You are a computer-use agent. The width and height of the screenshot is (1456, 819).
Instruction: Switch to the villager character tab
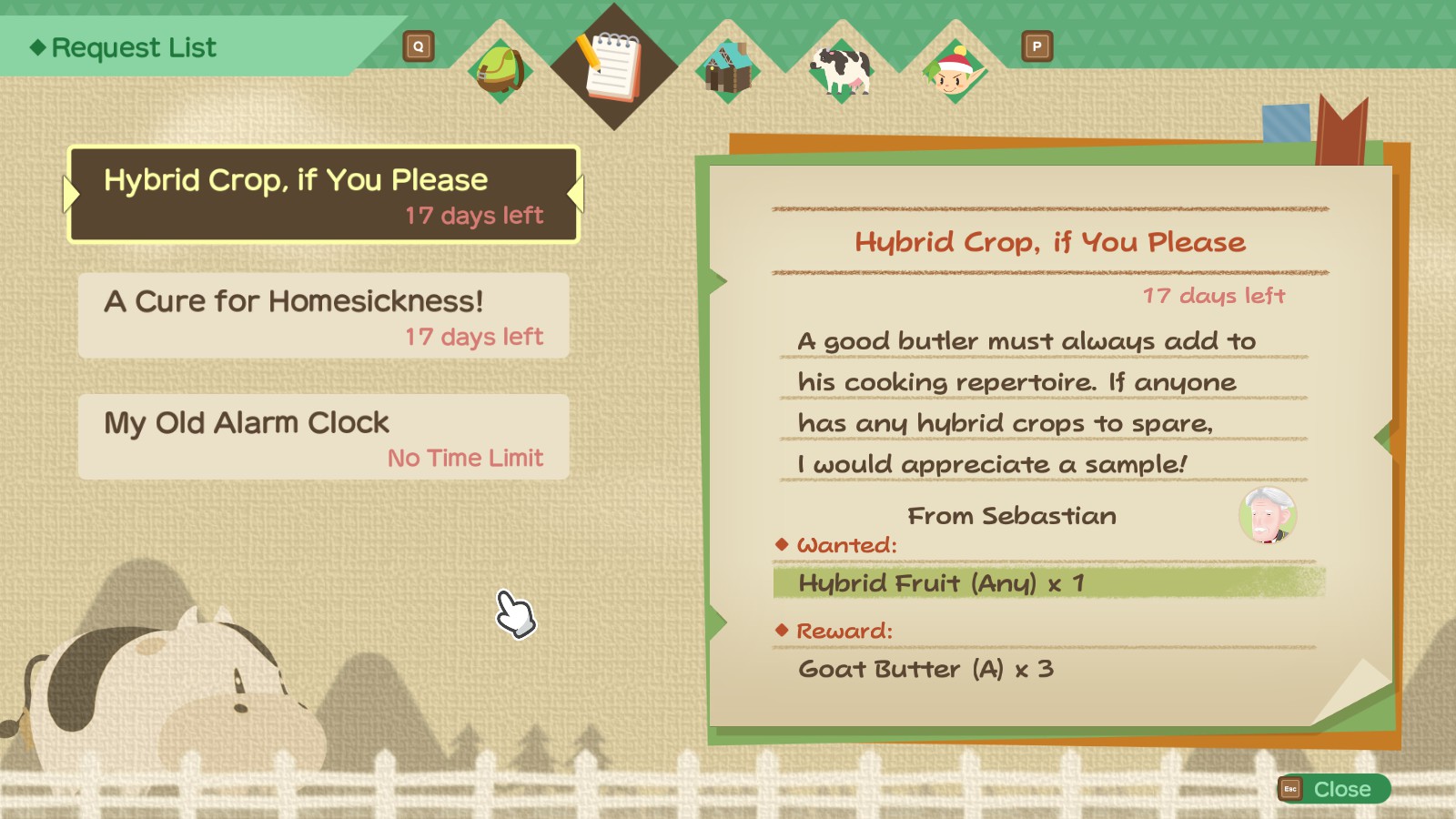coord(953,69)
